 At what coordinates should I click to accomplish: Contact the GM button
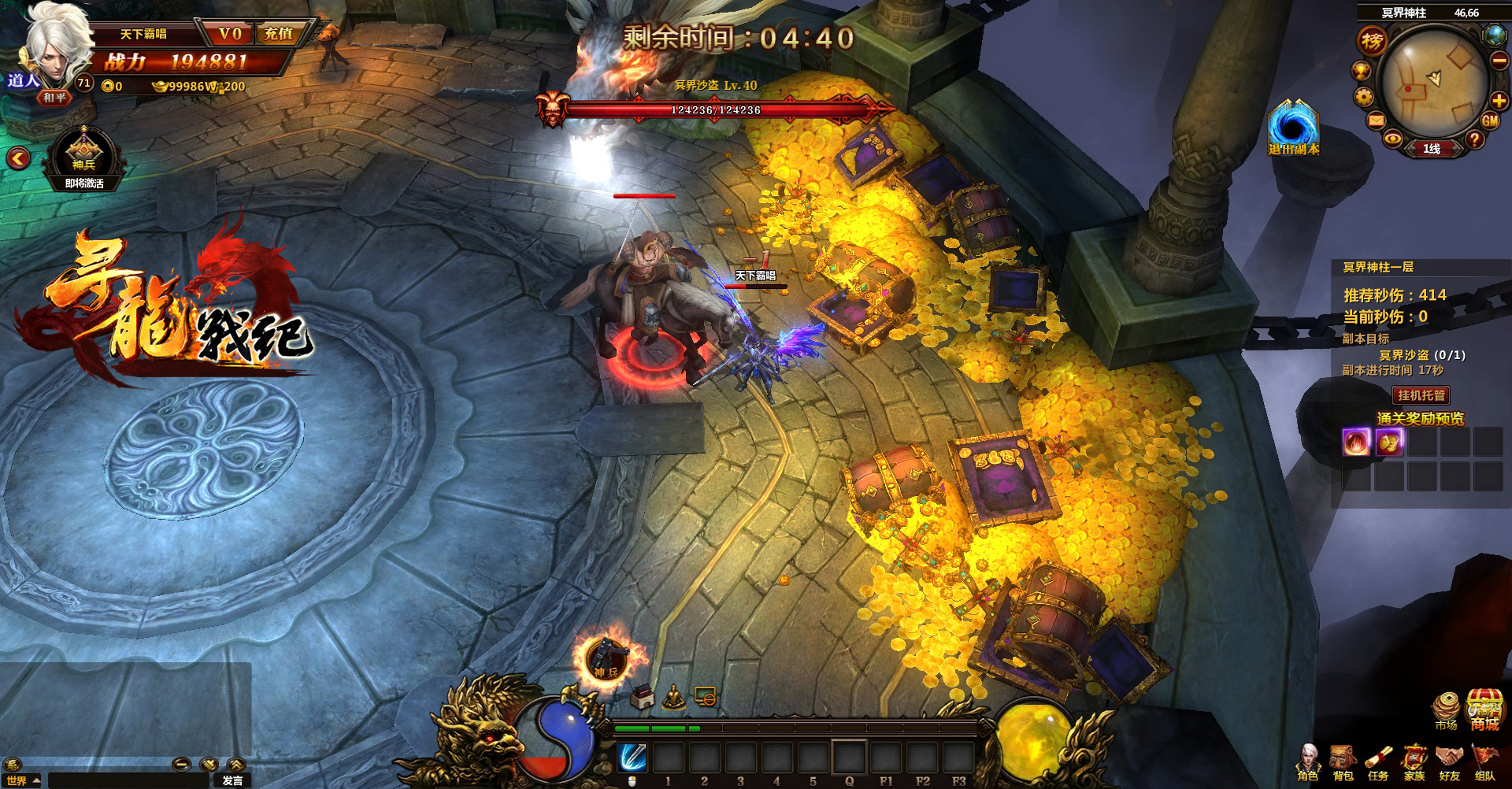[1490, 121]
